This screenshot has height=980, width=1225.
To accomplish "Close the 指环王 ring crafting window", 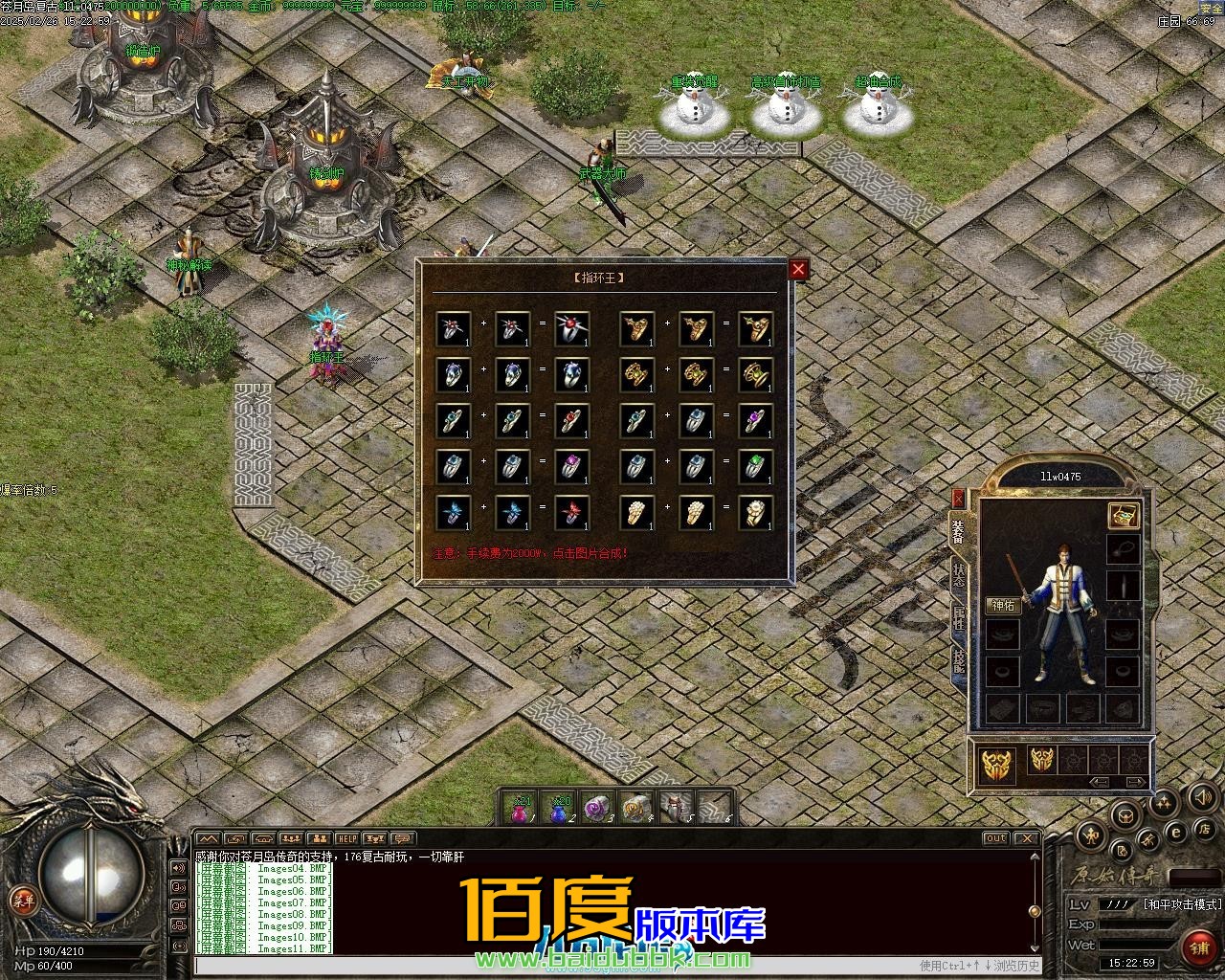I will [x=798, y=270].
